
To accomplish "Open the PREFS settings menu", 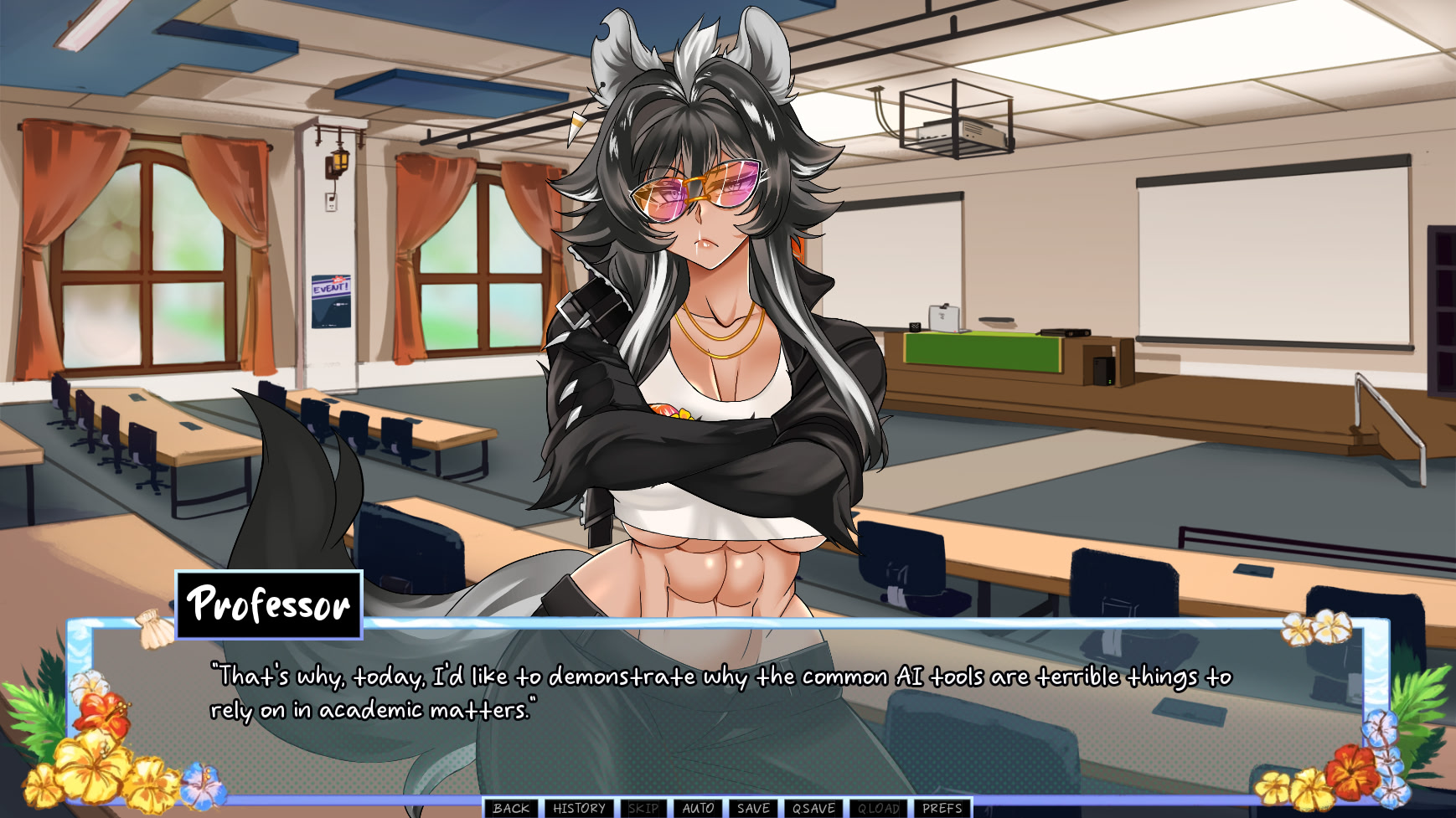I will pyautogui.click(x=942, y=808).
